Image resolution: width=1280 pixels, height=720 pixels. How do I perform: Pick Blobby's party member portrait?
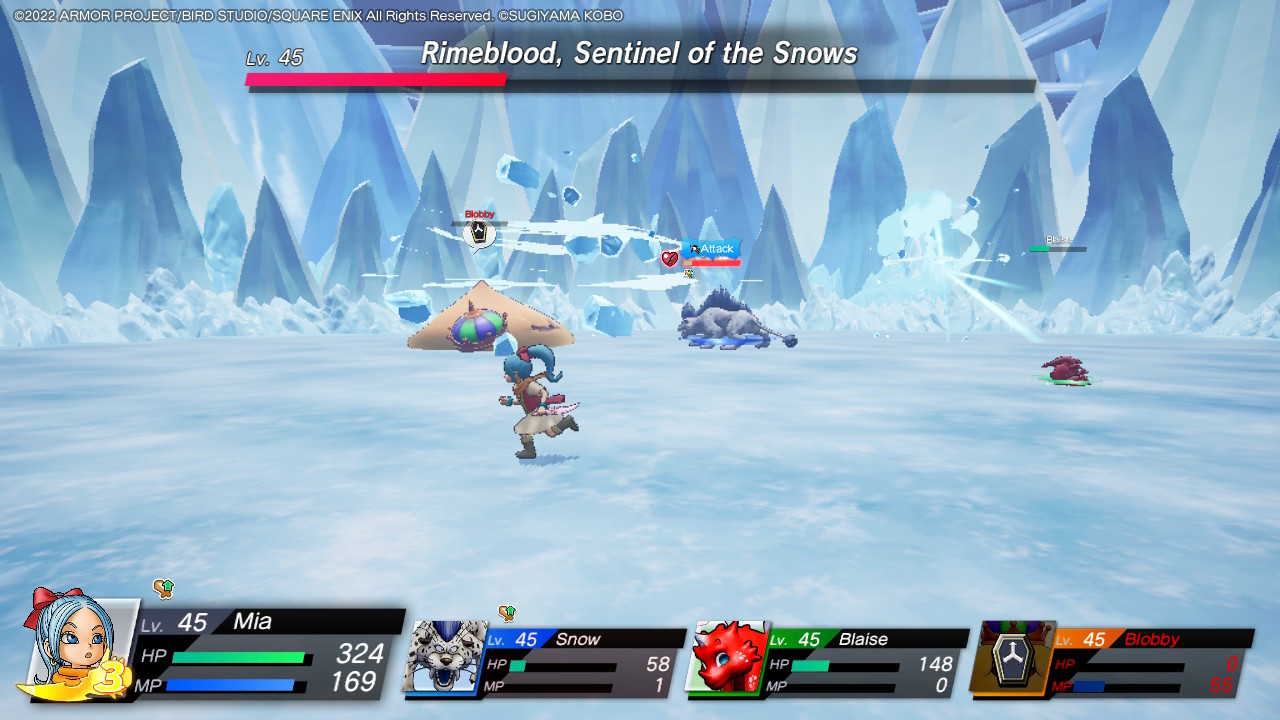(1012, 657)
